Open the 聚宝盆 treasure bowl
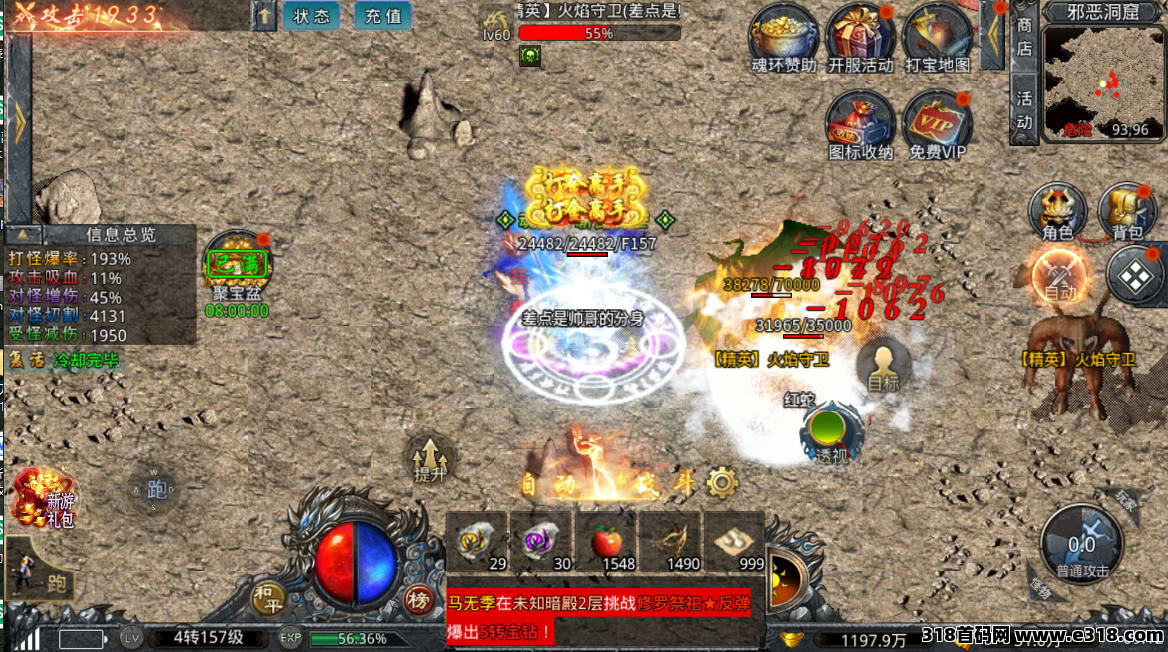Viewport: 1168px width, 652px height. (236, 264)
